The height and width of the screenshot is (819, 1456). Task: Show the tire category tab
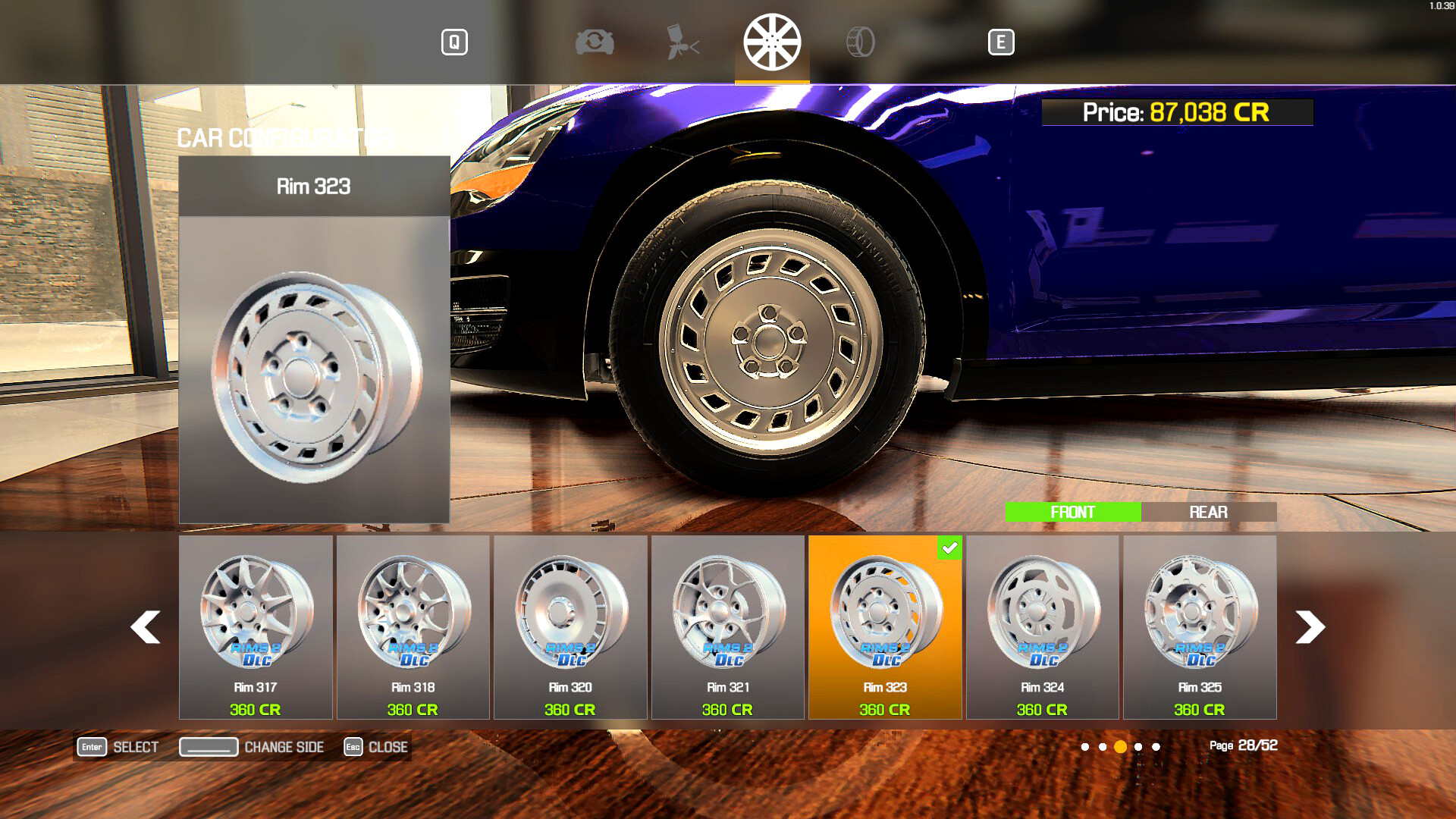pyautogui.click(x=861, y=42)
